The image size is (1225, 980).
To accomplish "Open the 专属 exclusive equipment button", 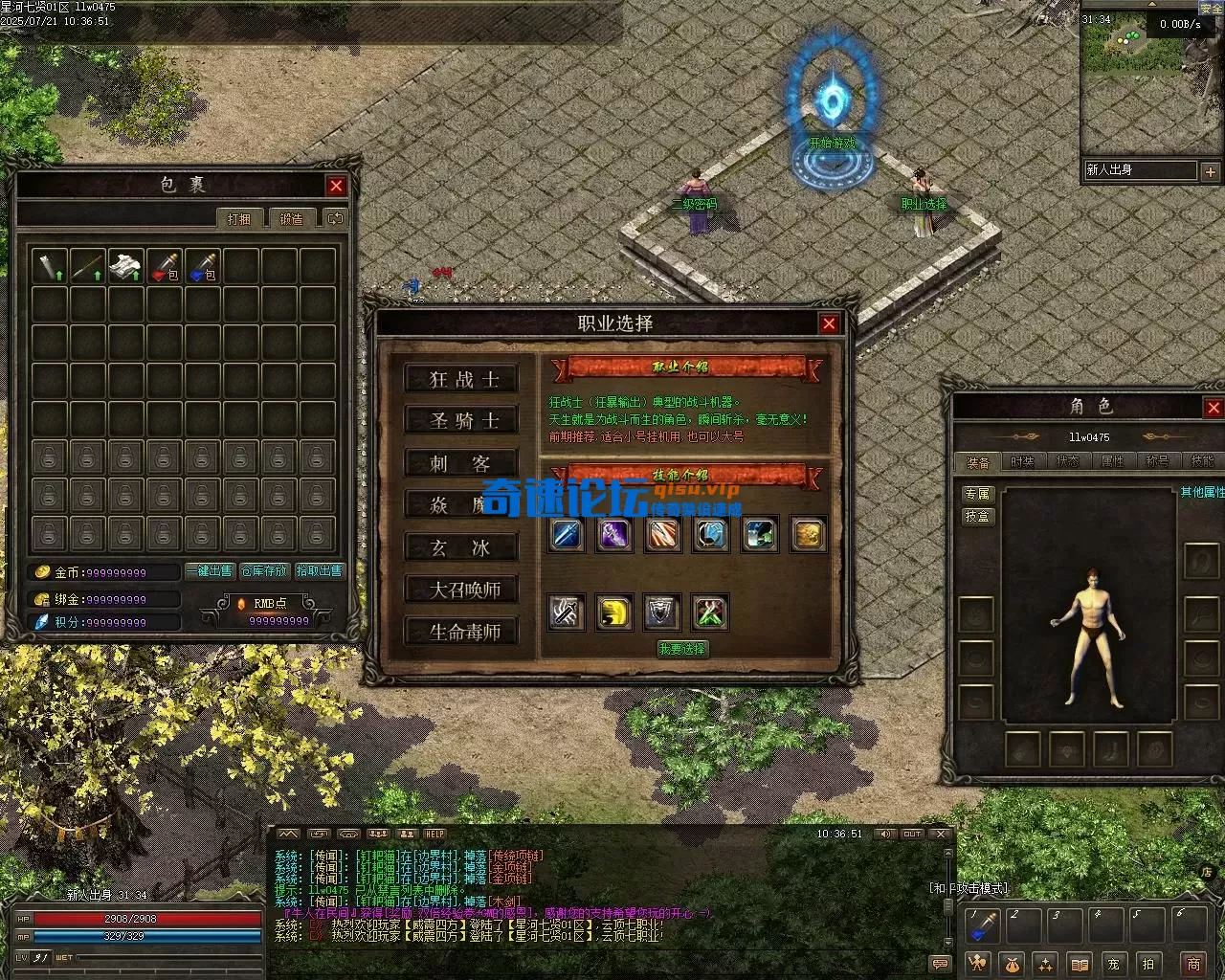I will 978,494.
